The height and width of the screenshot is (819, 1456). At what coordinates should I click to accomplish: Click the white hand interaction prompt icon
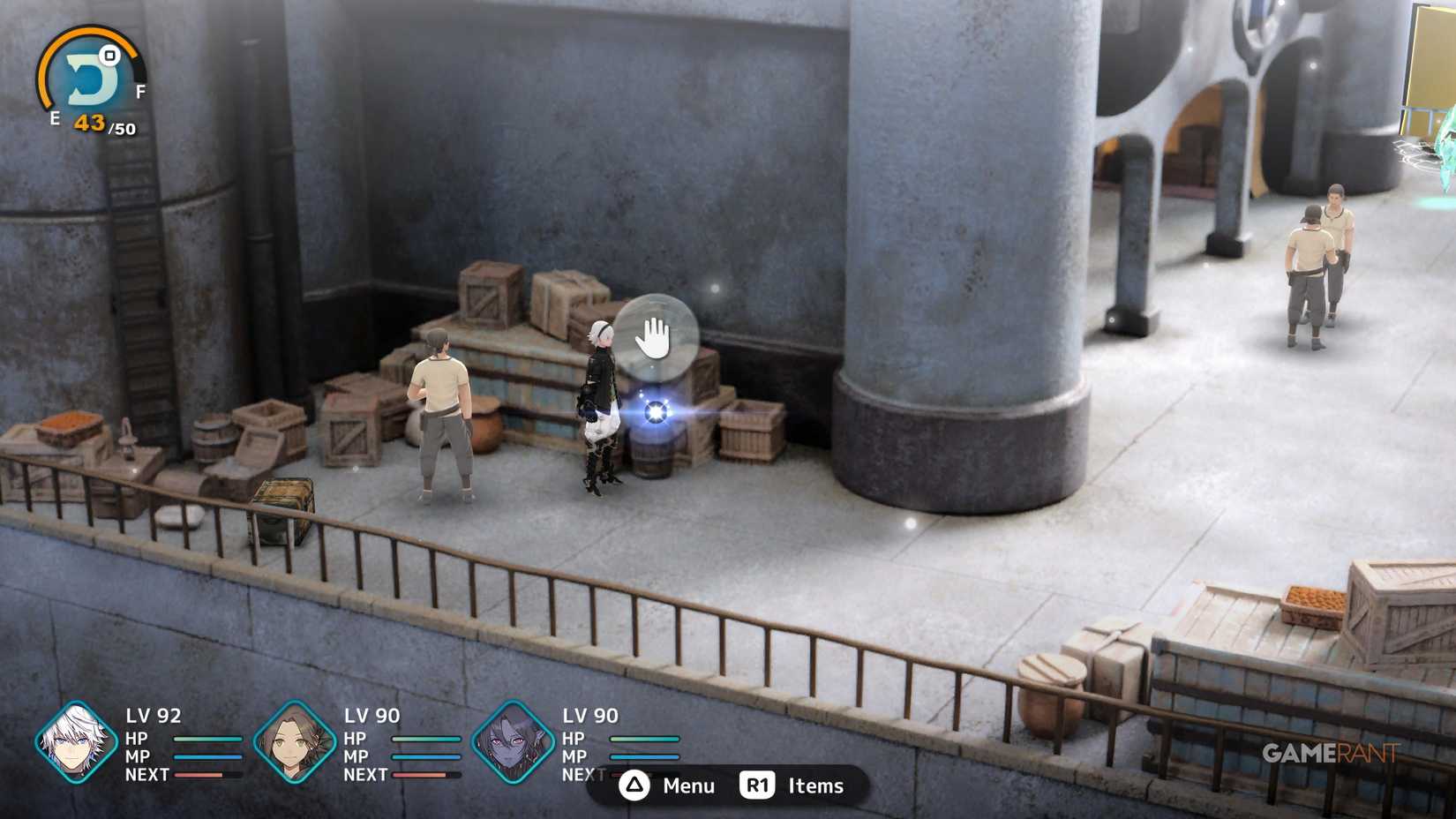coord(658,336)
